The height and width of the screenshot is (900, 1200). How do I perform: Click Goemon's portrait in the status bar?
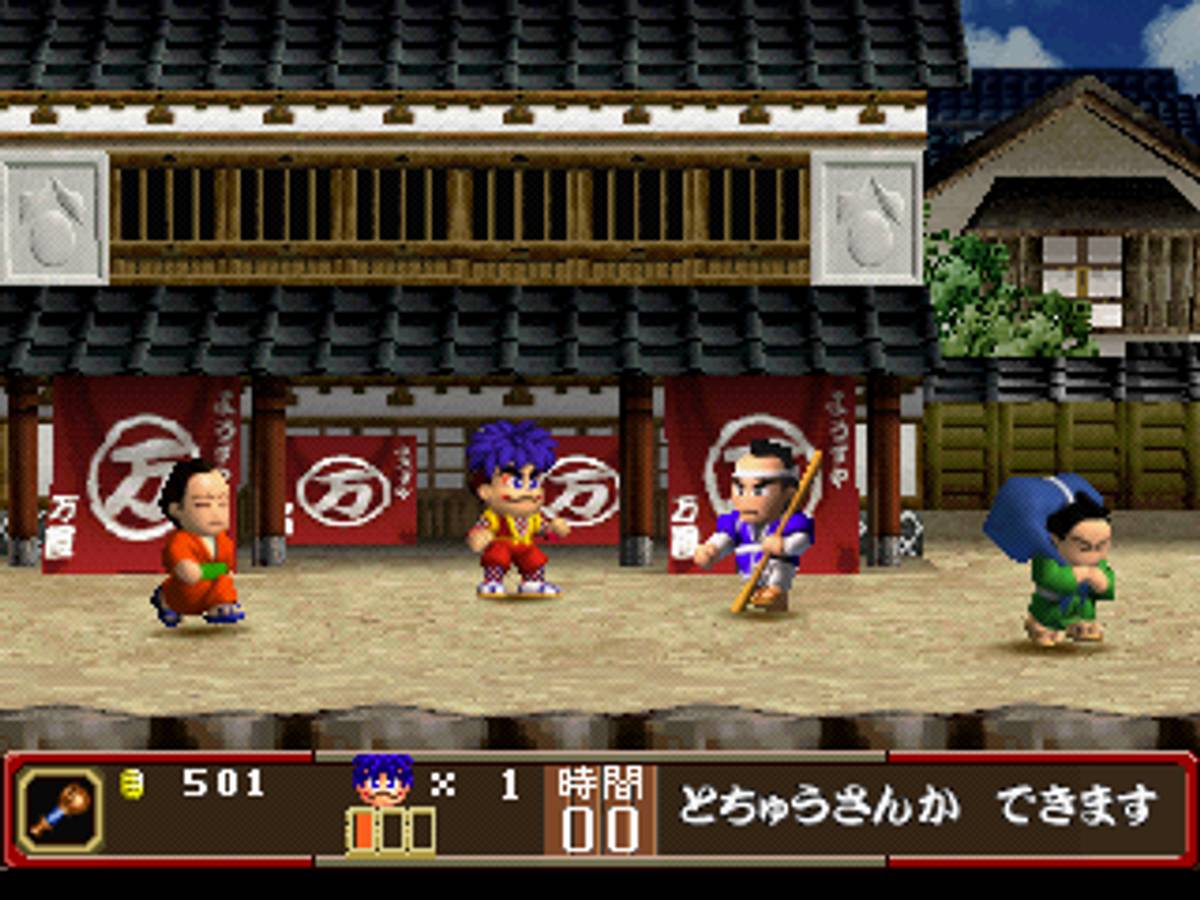click(382, 780)
